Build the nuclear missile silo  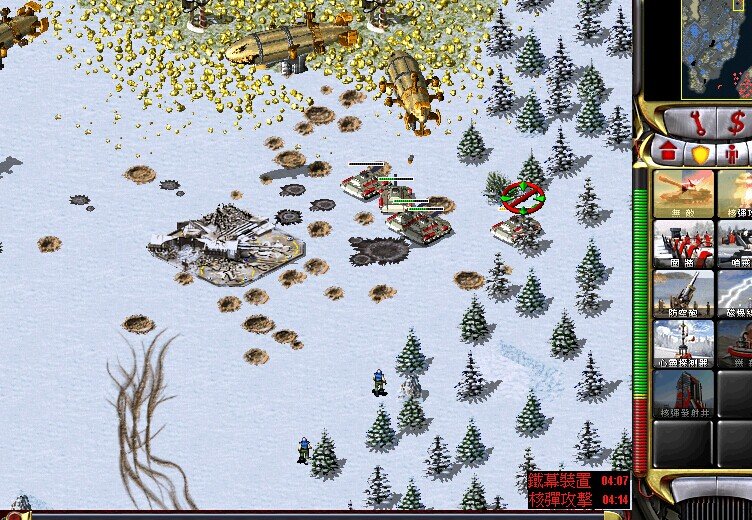tap(684, 394)
